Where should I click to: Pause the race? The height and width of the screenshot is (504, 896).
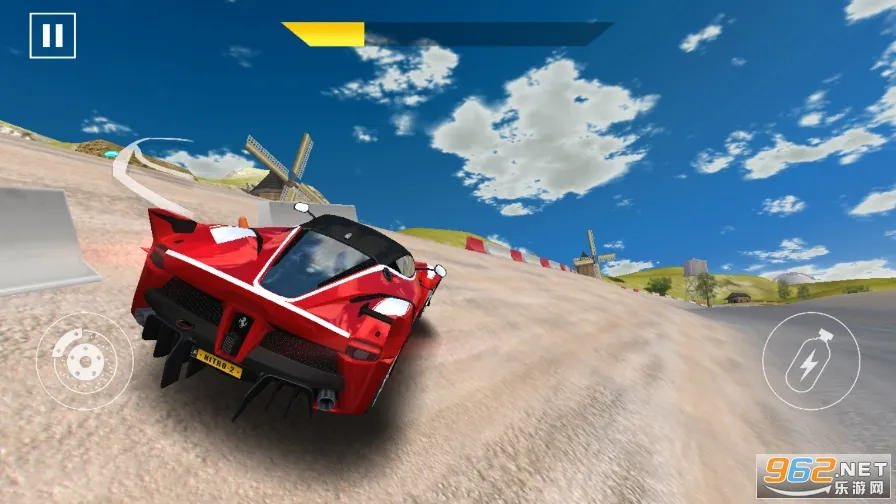(x=52, y=36)
